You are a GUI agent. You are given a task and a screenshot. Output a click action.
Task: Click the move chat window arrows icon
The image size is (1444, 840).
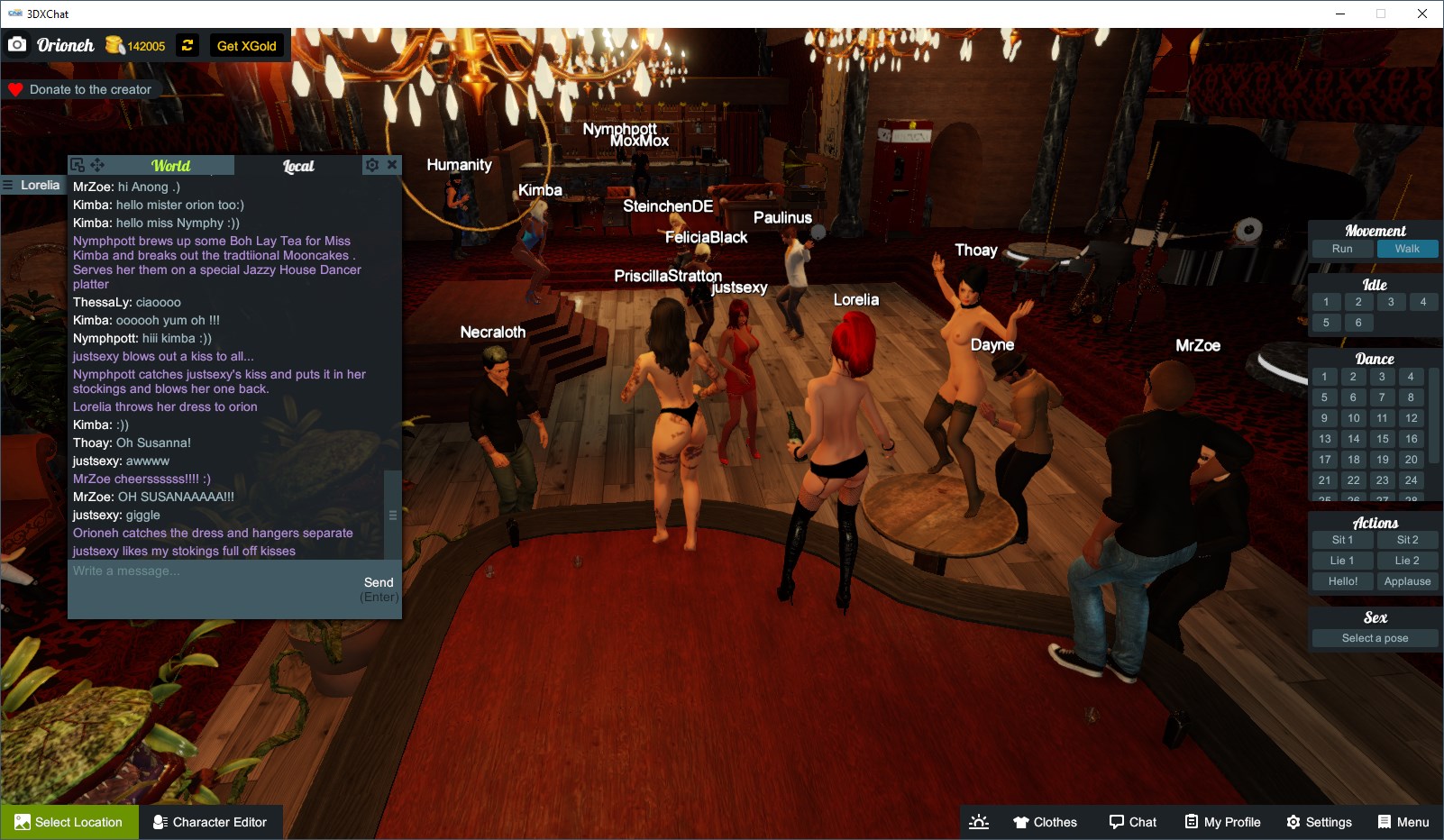[x=97, y=164]
